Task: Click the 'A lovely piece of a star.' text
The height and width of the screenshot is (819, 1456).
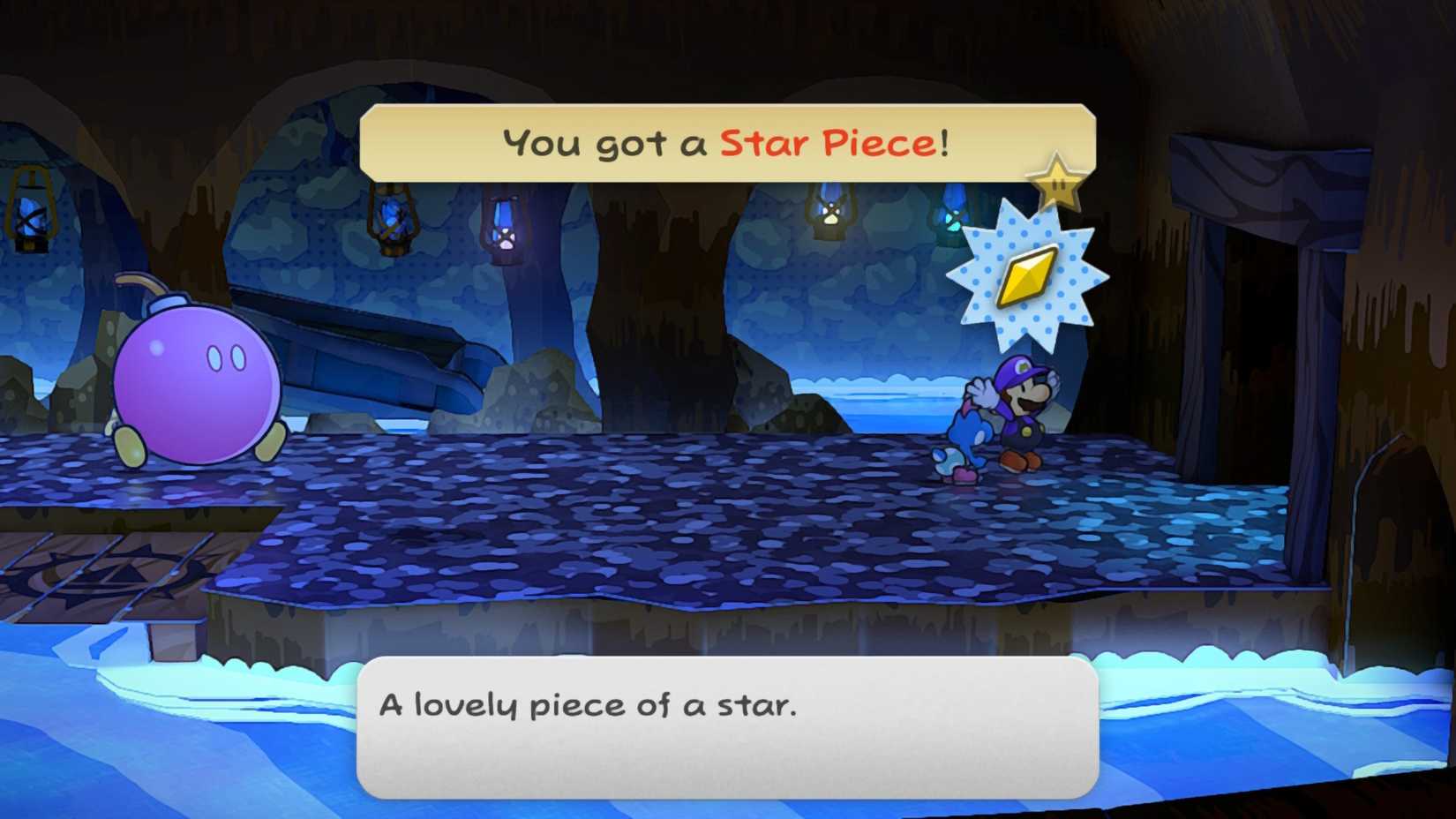Action: click(x=589, y=704)
